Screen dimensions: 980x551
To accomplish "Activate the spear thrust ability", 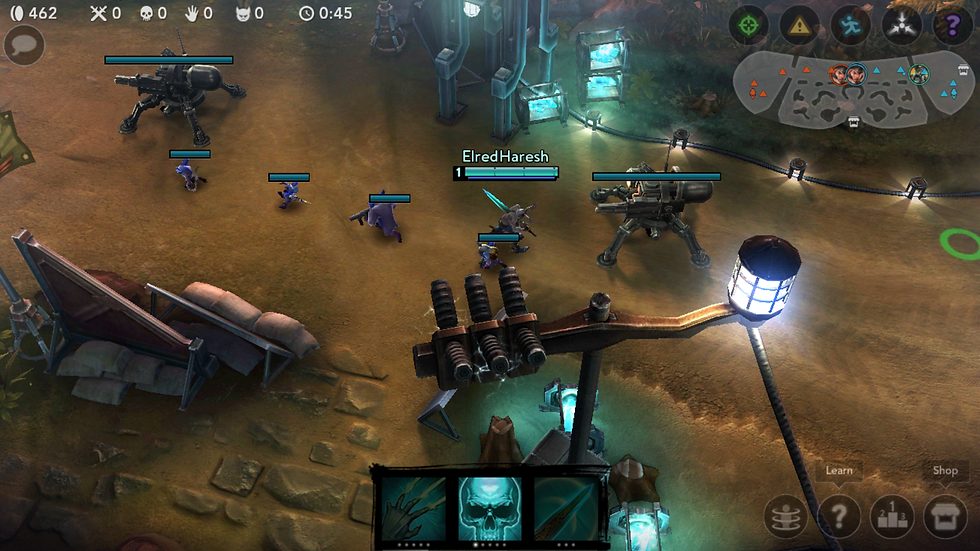I will 565,506.
